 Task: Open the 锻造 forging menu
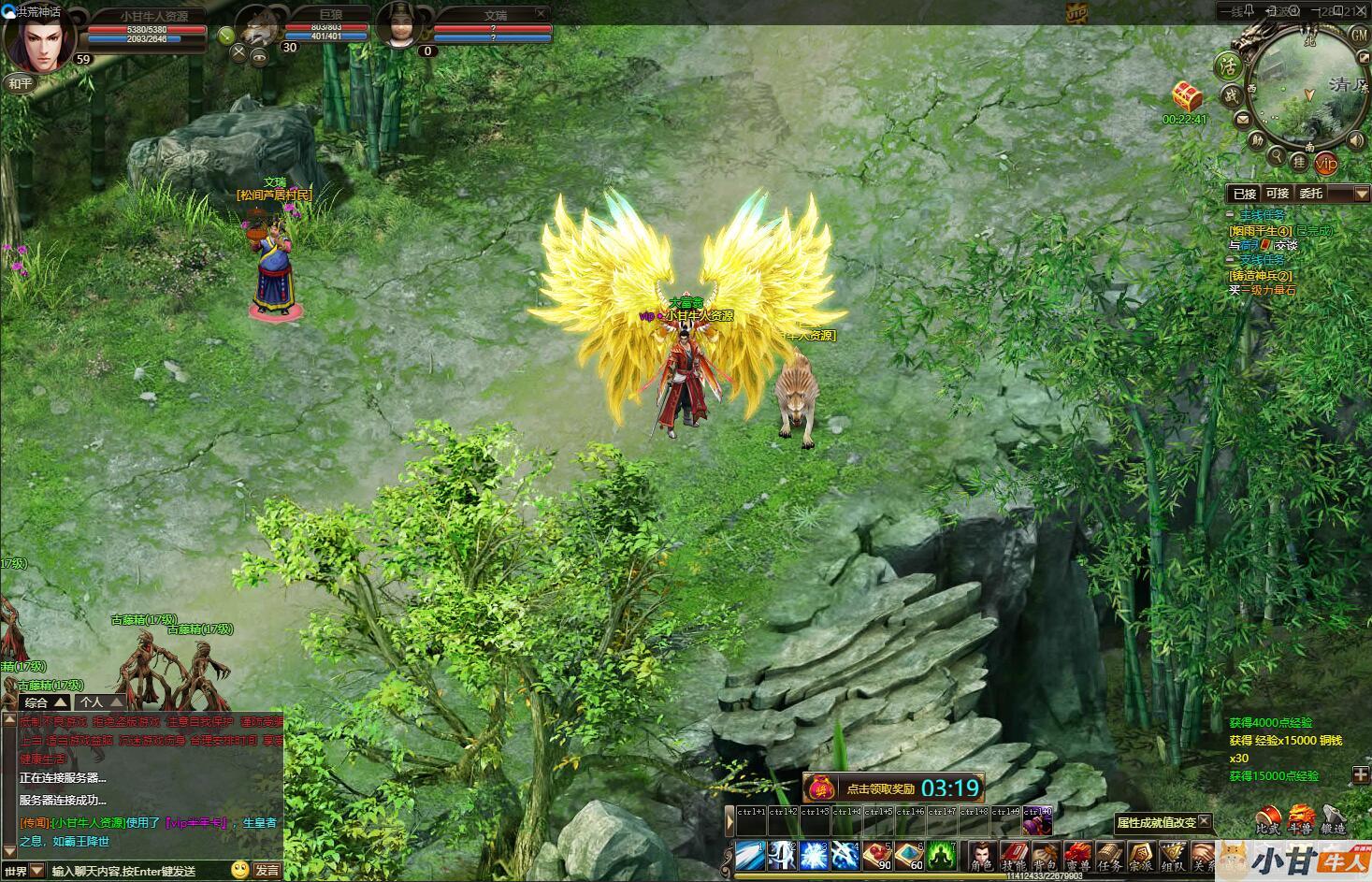click(x=1334, y=820)
